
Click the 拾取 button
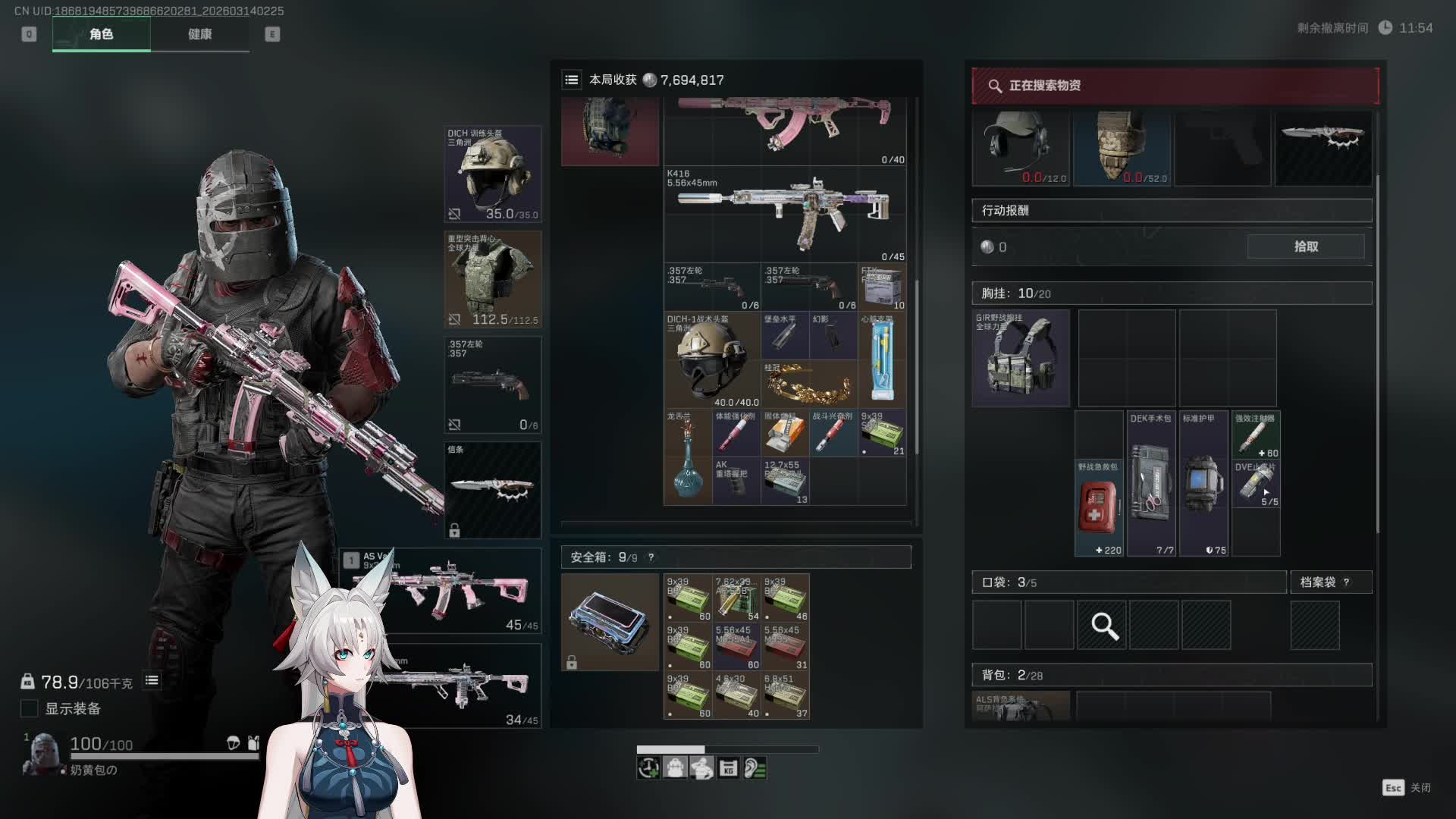[1305, 246]
